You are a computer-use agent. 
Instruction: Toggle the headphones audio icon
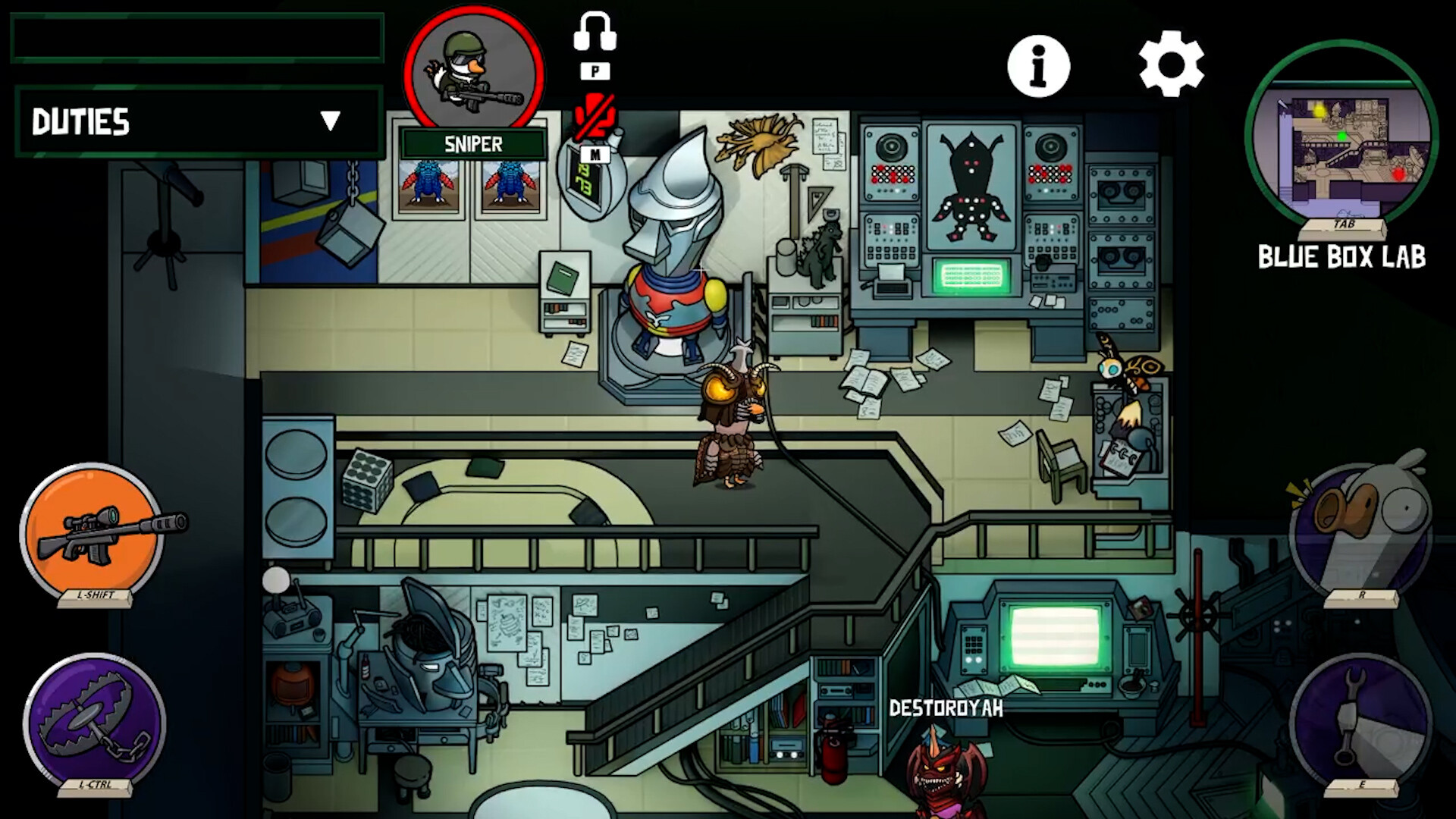[595, 33]
